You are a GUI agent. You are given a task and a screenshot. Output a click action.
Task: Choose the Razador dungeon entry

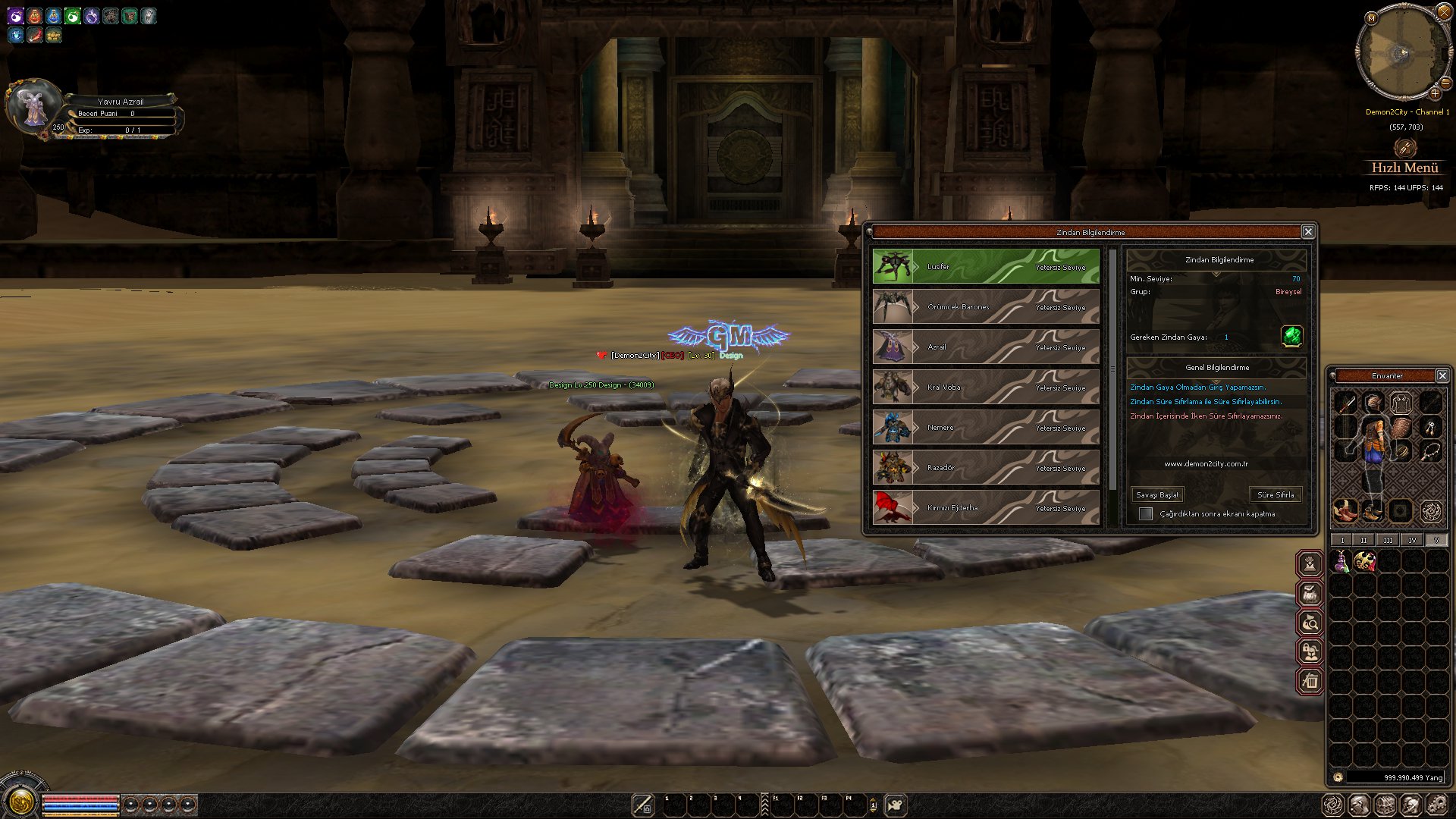(985, 468)
